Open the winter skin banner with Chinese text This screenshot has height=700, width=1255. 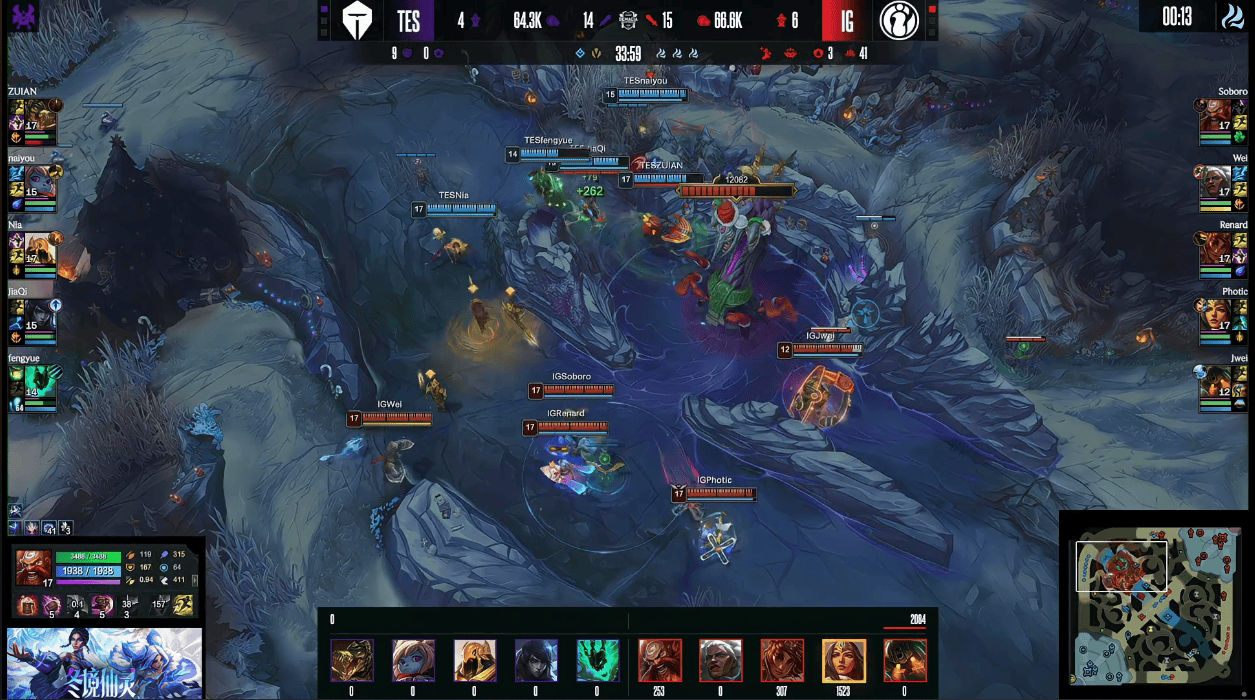tap(105, 662)
